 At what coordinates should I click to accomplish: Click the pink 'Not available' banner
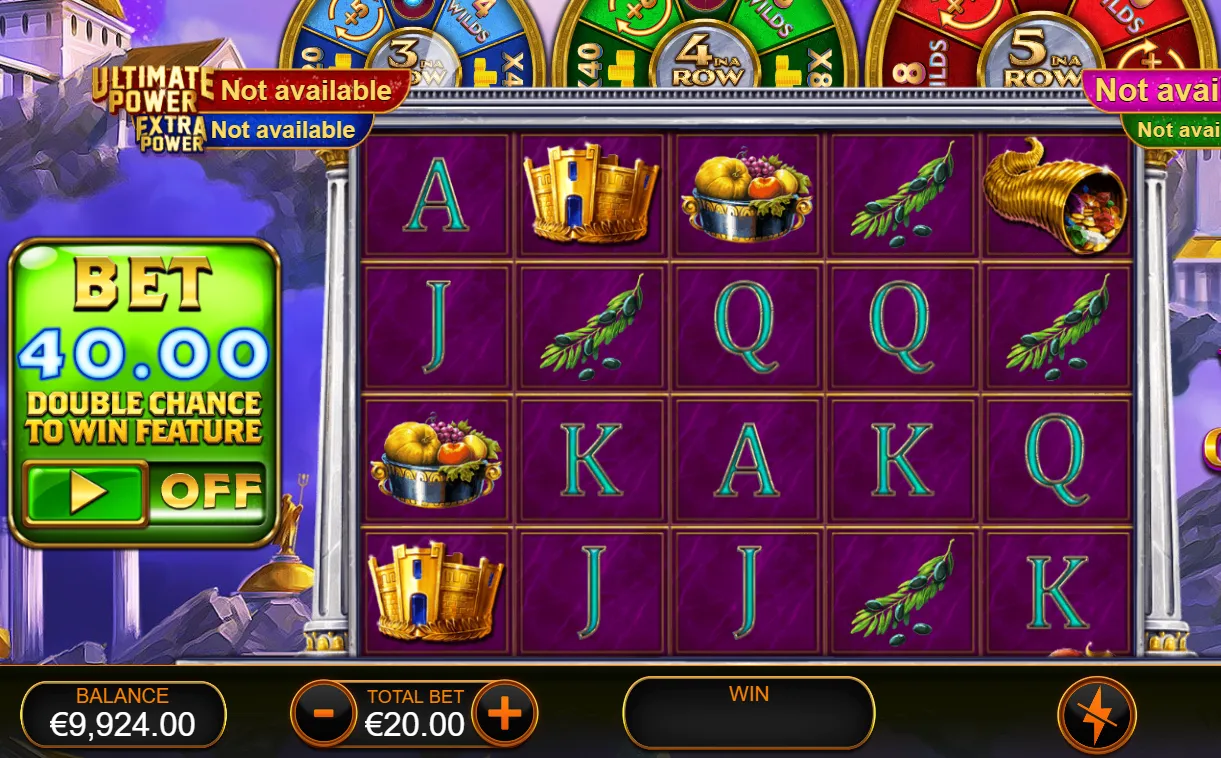pos(1156,91)
